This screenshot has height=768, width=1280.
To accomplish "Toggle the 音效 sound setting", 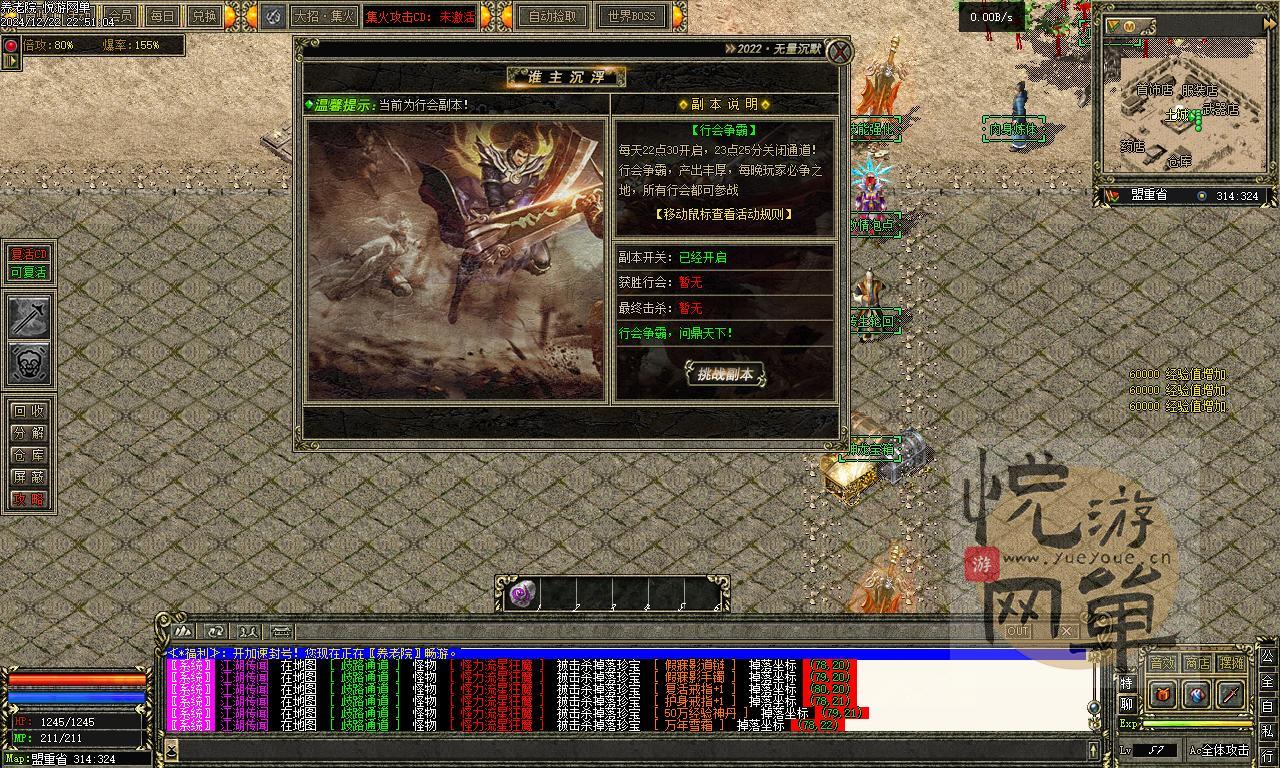I will pos(1162,663).
